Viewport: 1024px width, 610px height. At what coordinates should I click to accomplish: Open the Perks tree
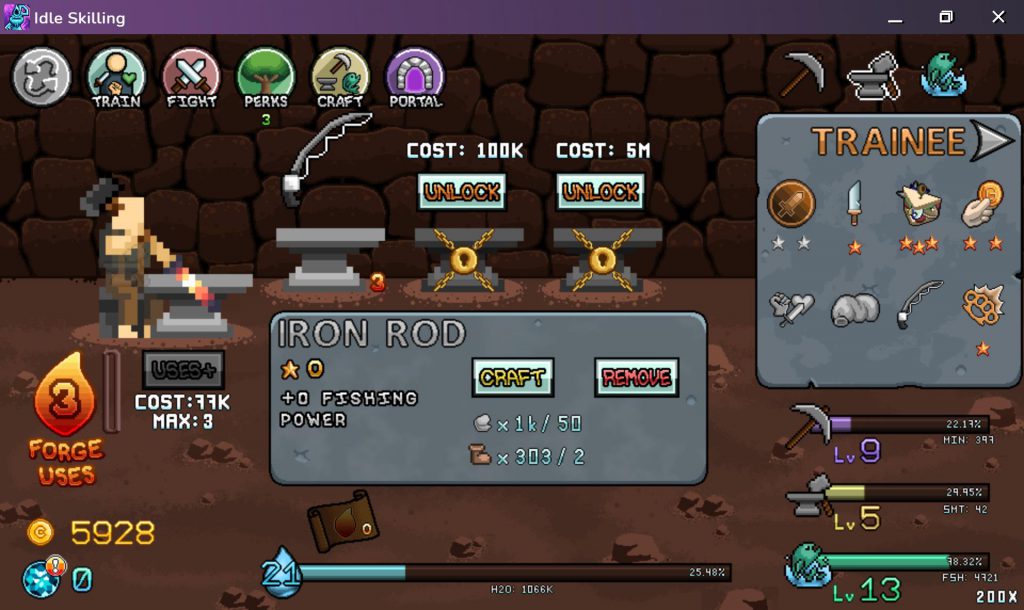[x=266, y=77]
